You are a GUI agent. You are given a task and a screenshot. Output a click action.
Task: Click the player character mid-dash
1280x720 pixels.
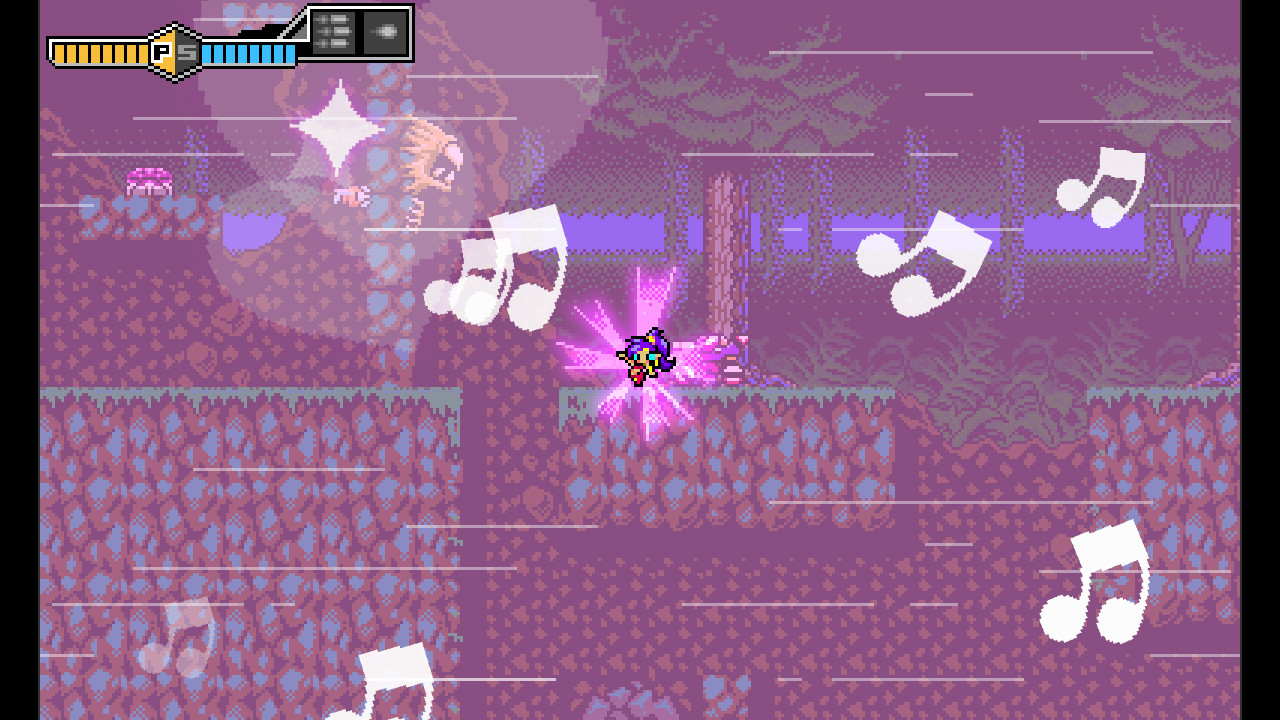(645, 355)
